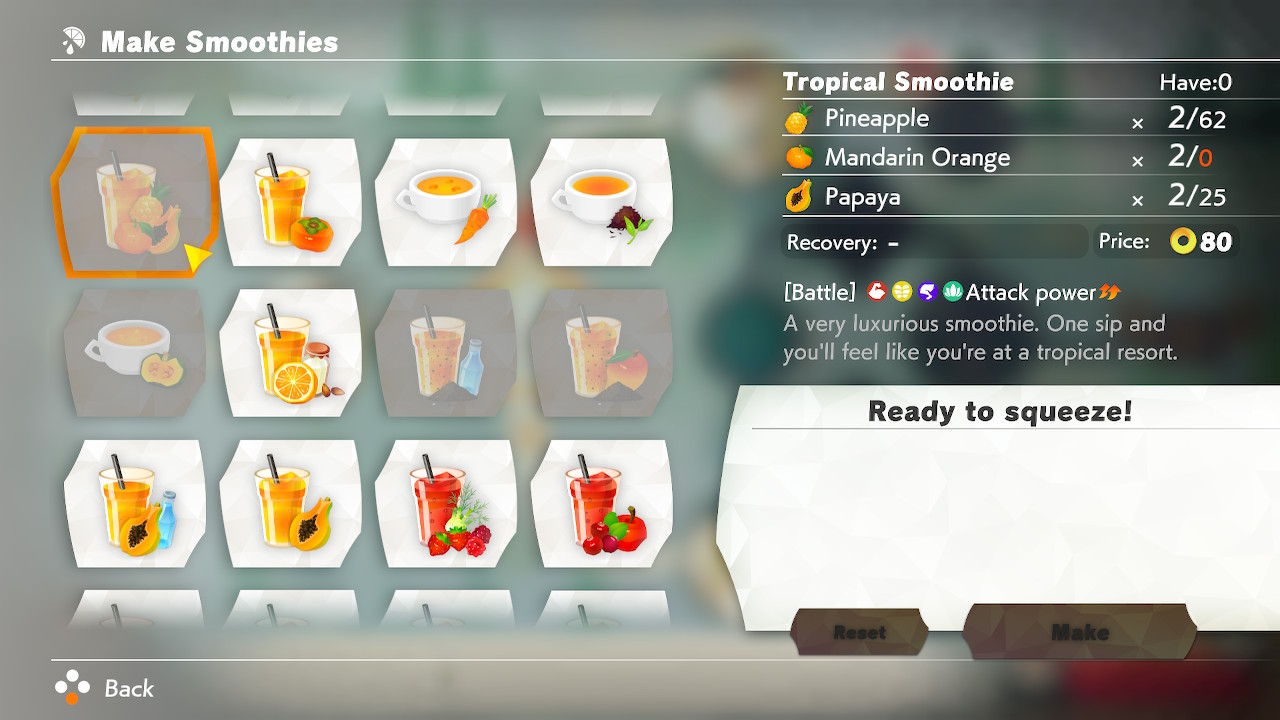This screenshot has width=1280, height=720.
Task: Select the strawberry and raspberry smoothie recipe
Action: pyautogui.click(x=446, y=503)
